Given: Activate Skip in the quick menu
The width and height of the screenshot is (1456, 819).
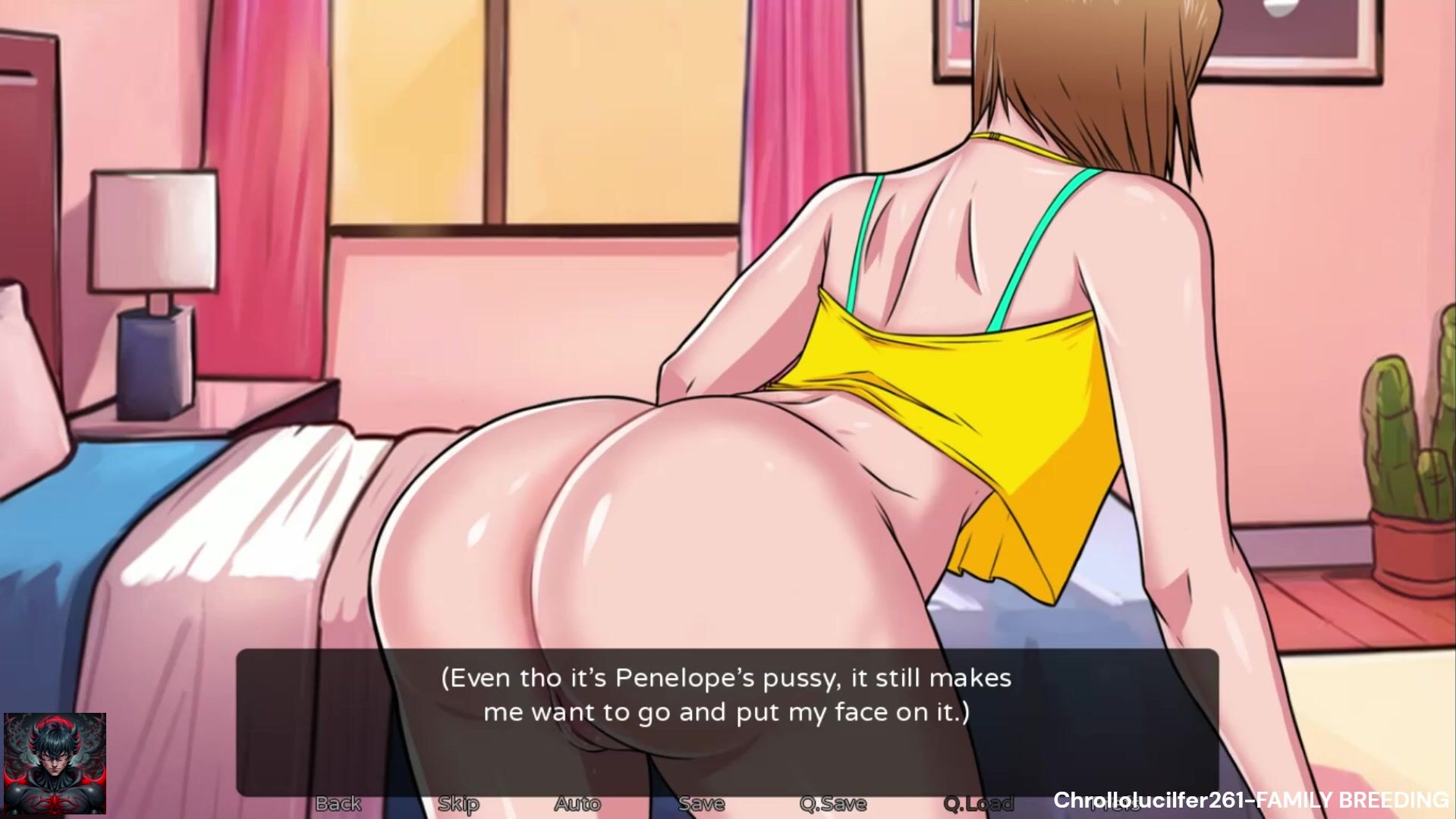Looking at the screenshot, I should pyautogui.click(x=458, y=803).
